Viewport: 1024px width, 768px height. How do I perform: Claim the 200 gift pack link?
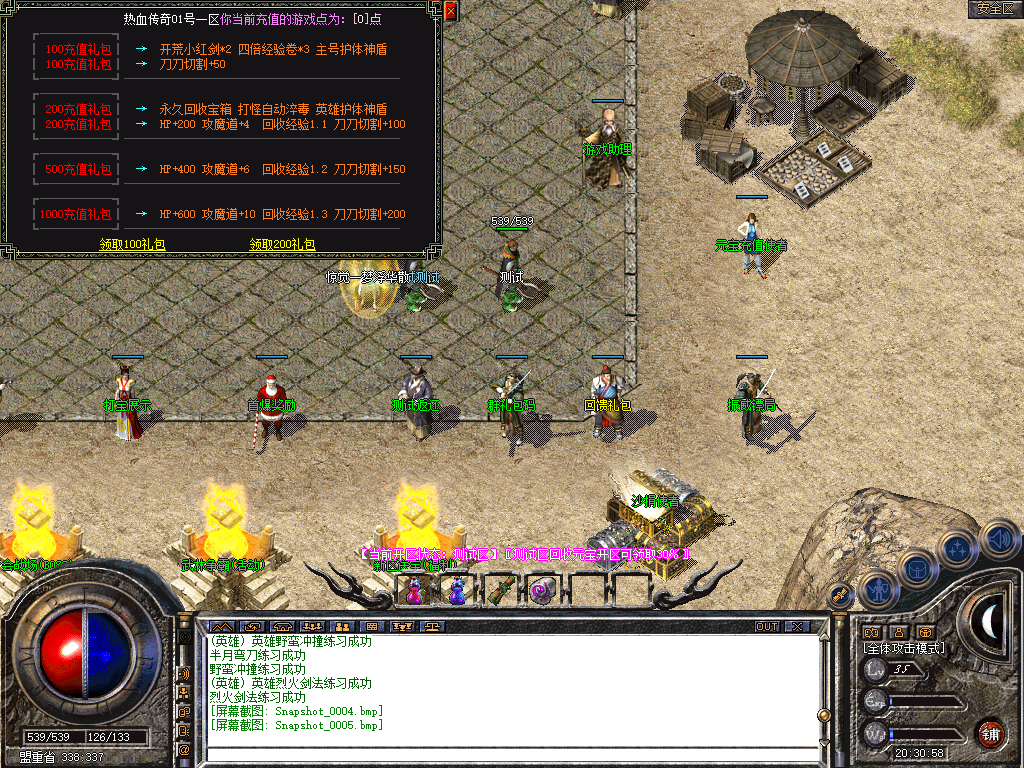[282, 244]
